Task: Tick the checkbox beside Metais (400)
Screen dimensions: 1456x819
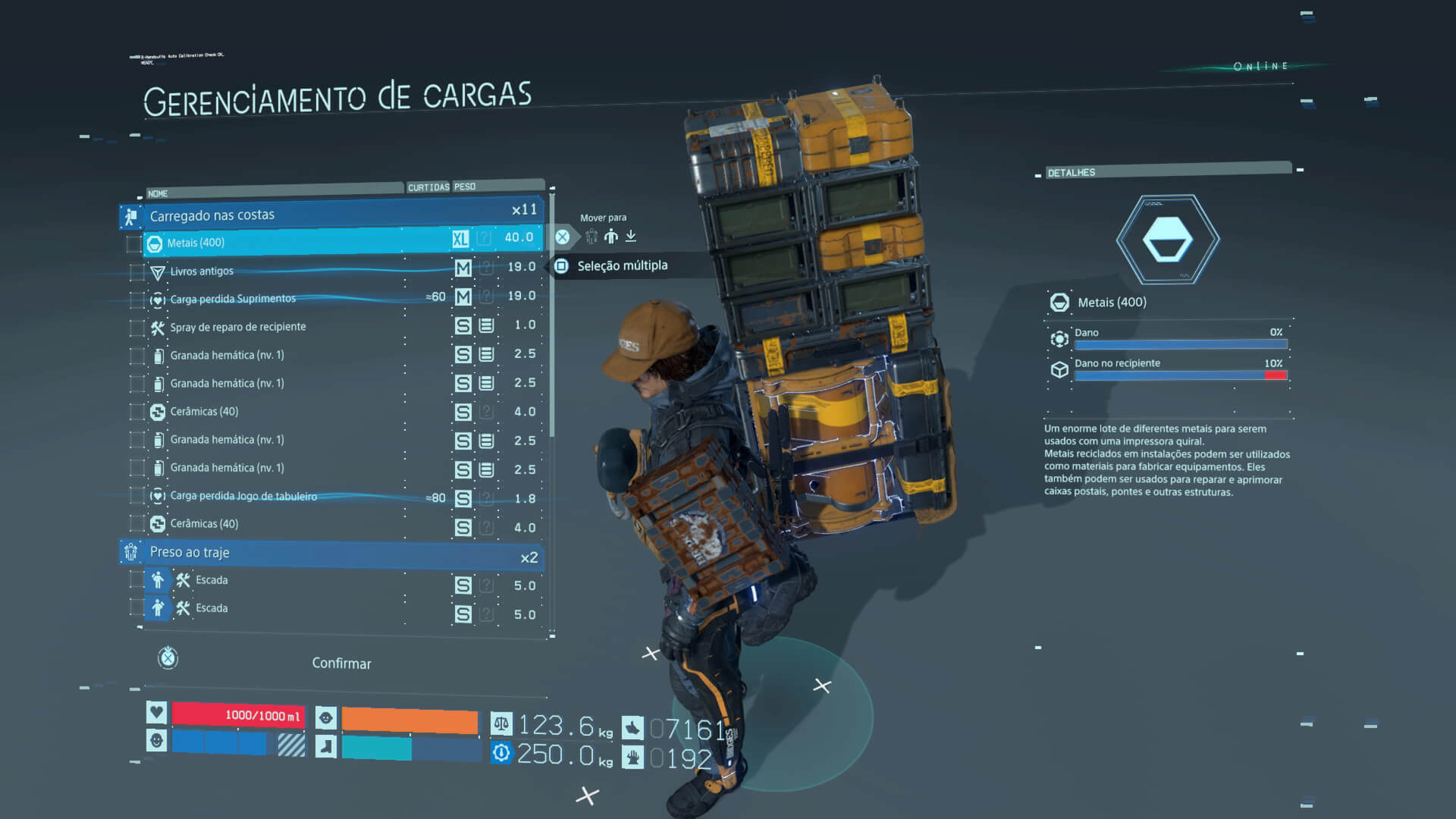Action: click(133, 243)
